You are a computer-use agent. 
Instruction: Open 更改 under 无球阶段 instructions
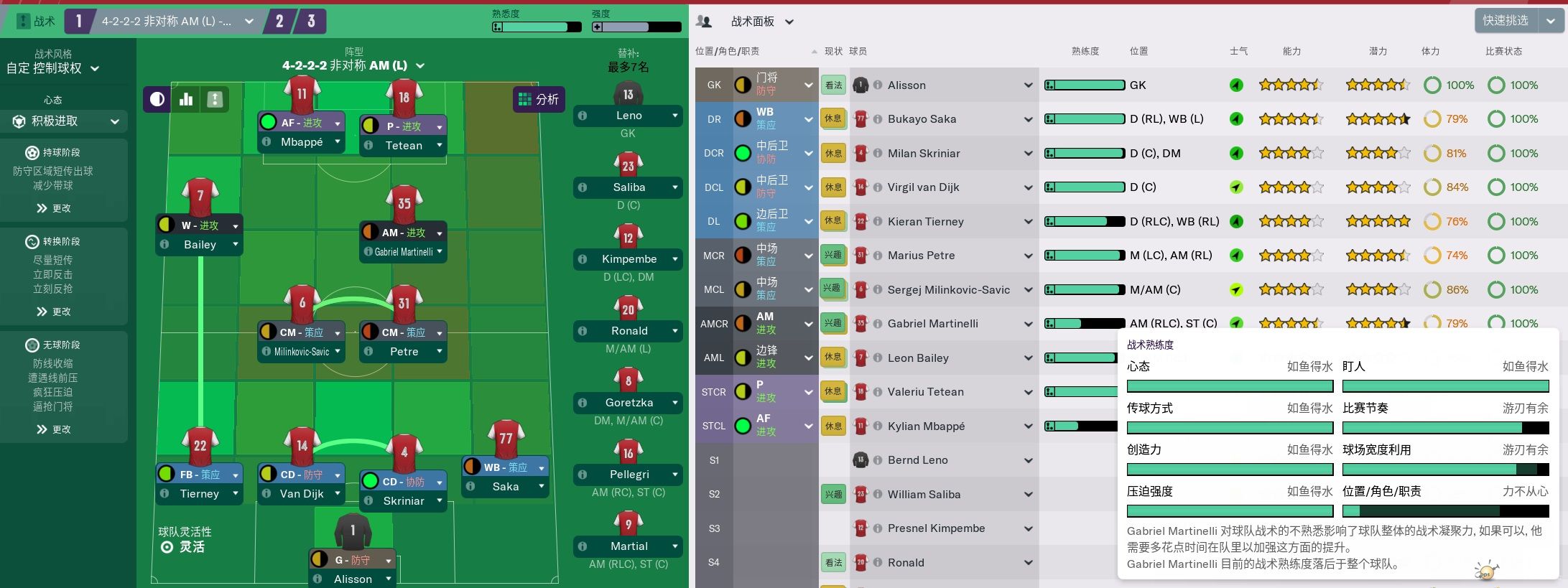pyautogui.click(x=54, y=429)
